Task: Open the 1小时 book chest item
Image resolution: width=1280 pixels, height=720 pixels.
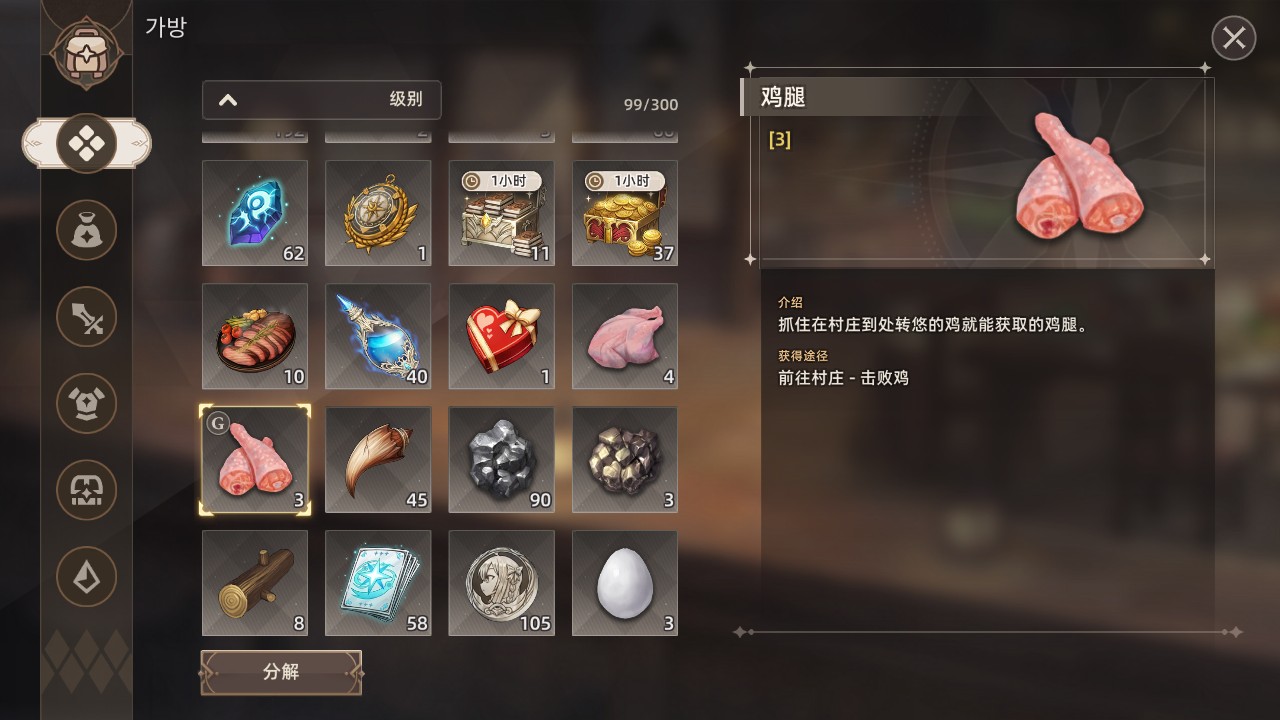Action: point(501,213)
